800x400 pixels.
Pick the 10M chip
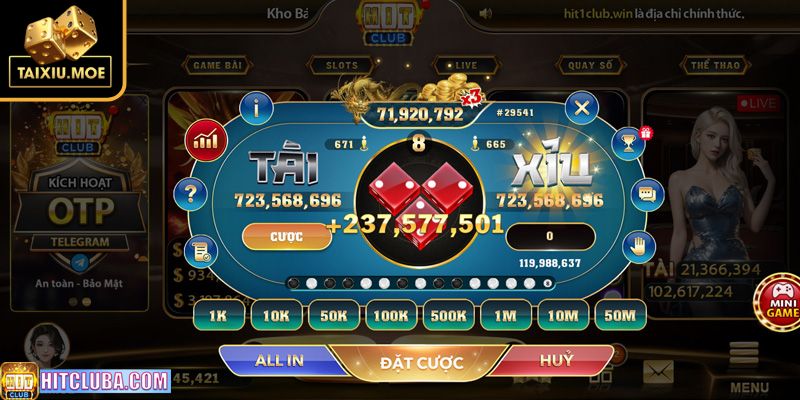[x=563, y=315]
